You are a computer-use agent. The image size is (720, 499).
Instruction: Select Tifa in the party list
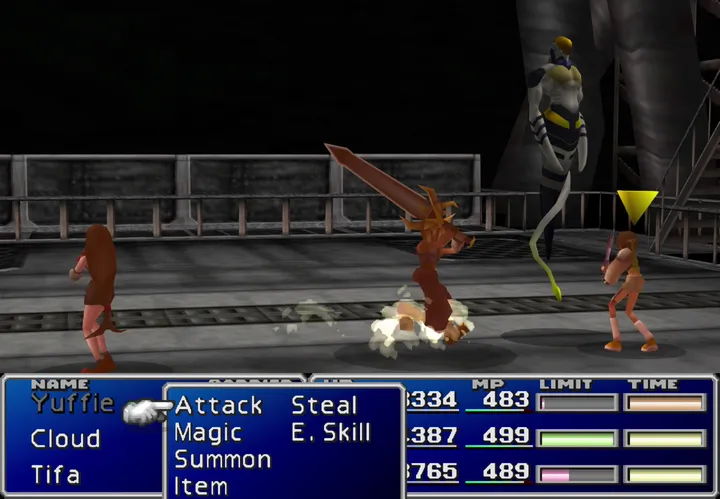click(x=55, y=474)
